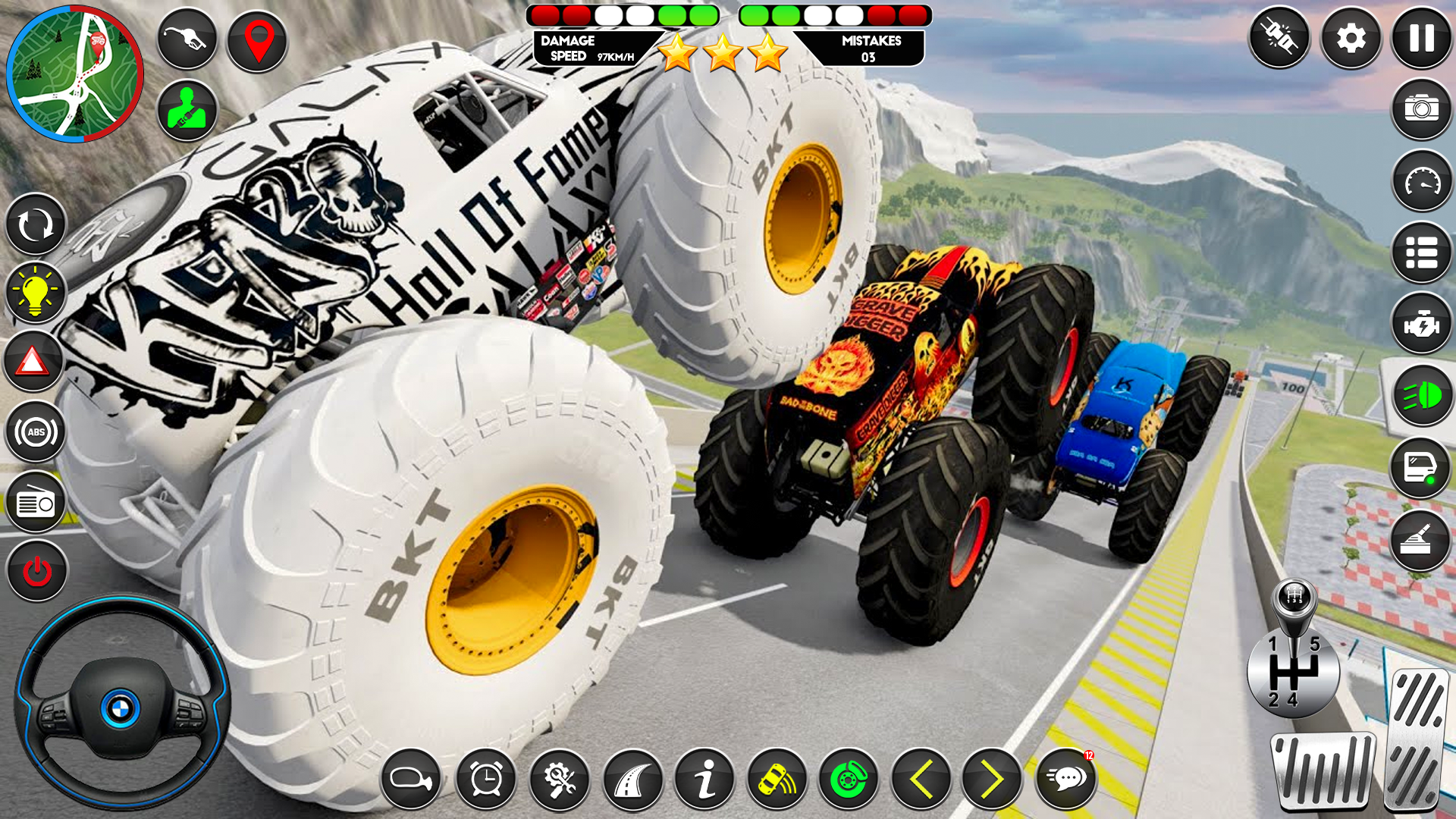Viewport: 1456px width, 819px height.
Task: Select the speedometer gauge icon
Action: [1422, 182]
